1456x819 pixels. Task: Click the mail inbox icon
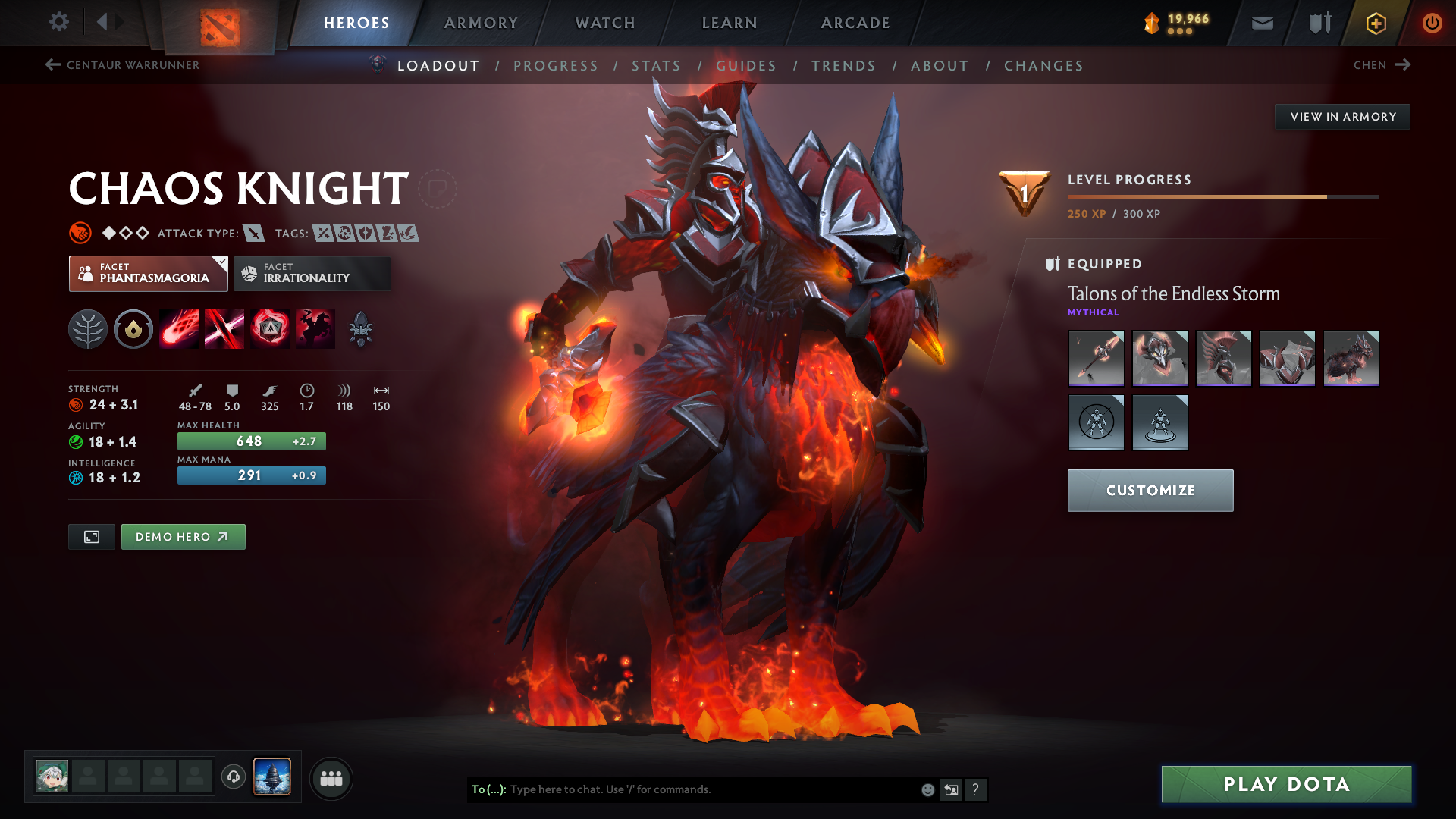pyautogui.click(x=1261, y=22)
